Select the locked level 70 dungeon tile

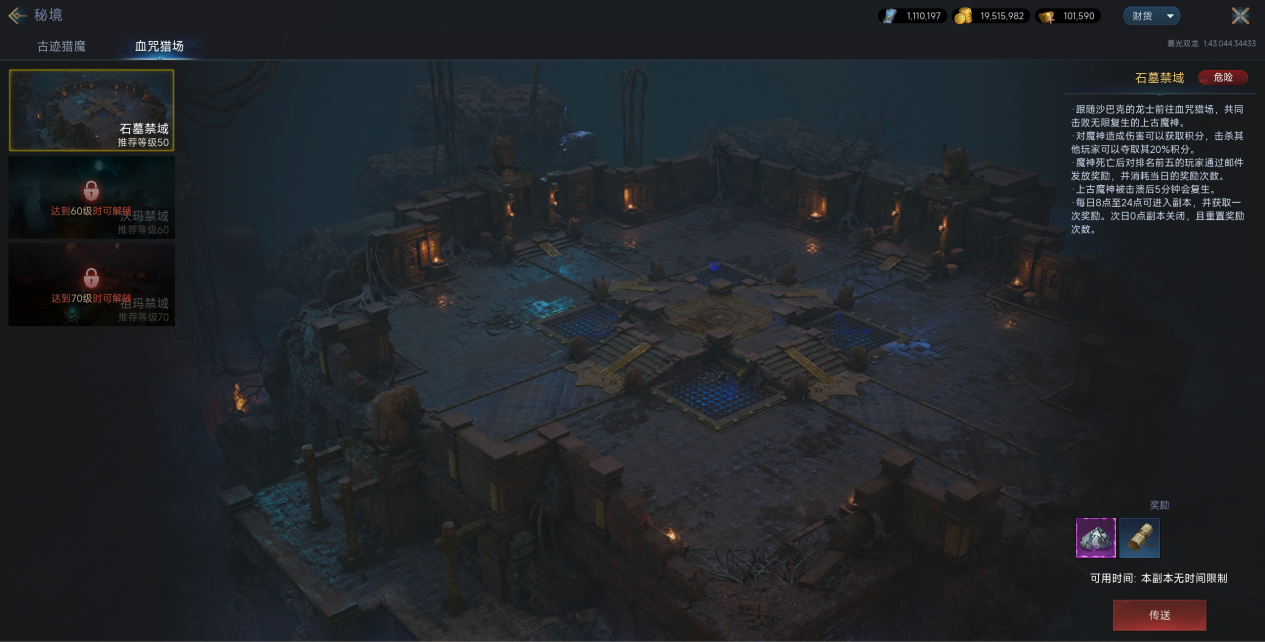click(x=91, y=284)
